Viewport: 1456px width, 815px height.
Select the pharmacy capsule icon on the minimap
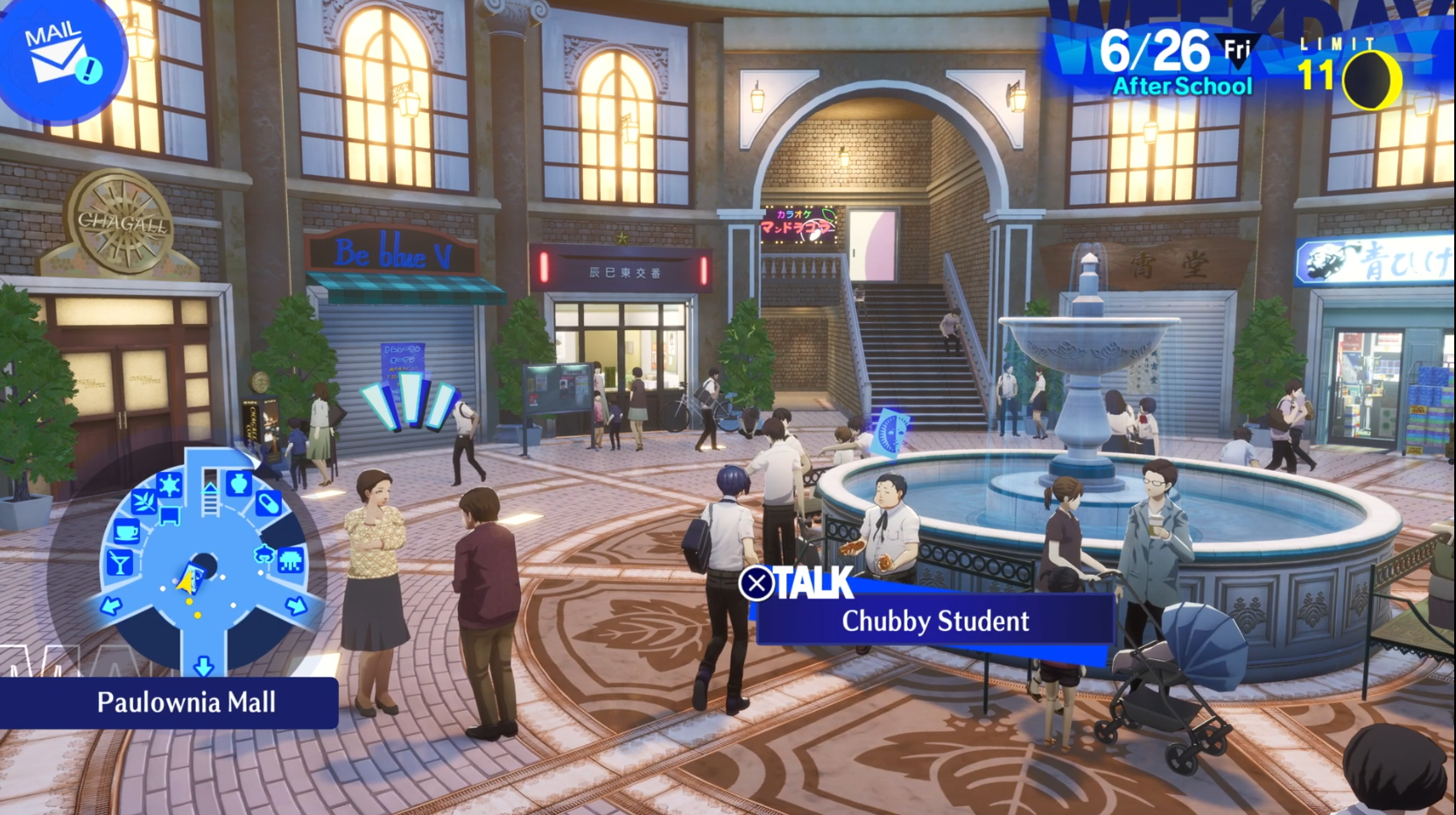[270, 503]
